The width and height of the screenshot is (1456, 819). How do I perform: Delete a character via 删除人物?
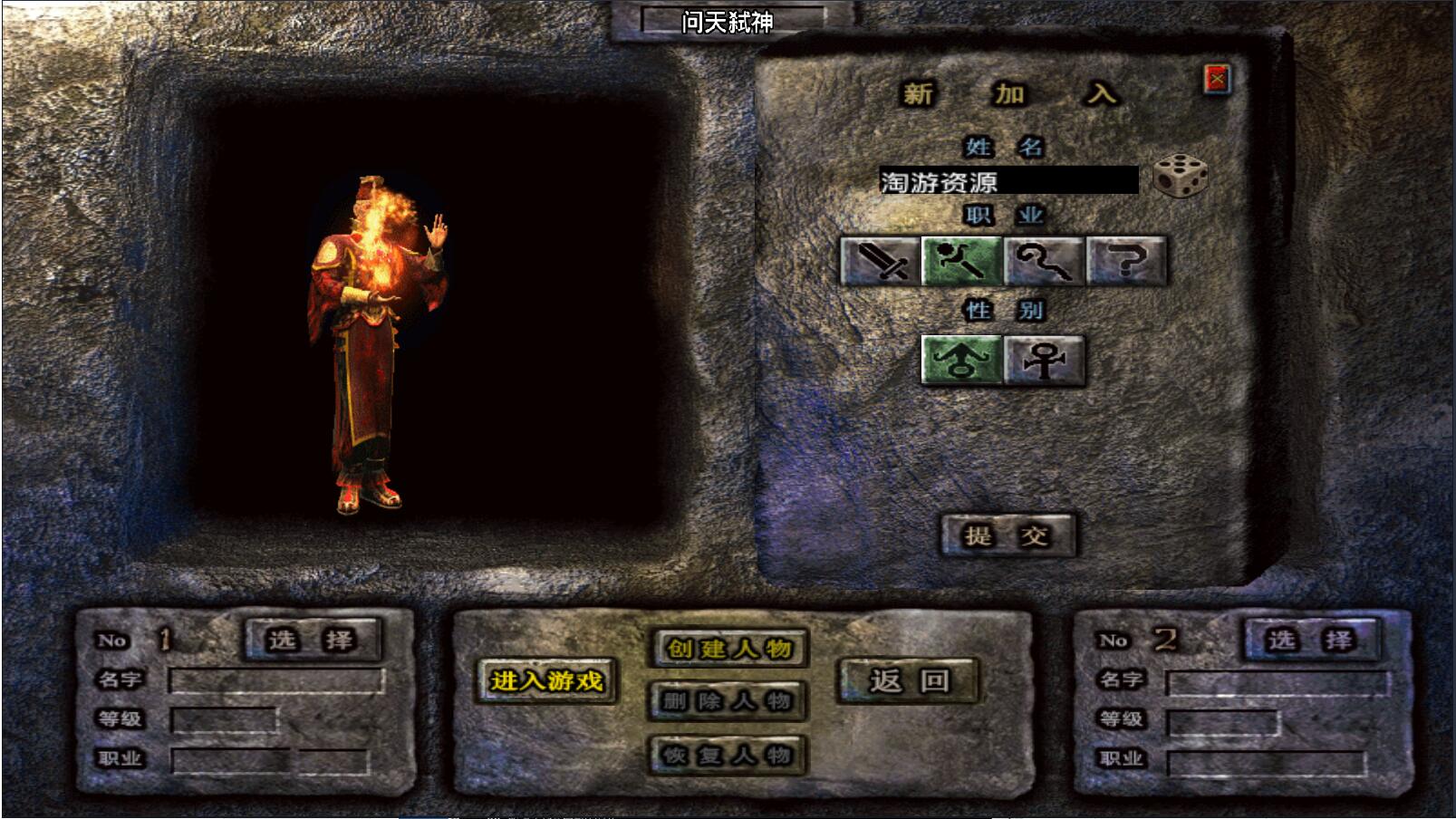pyautogui.click(x=728, y=701)
